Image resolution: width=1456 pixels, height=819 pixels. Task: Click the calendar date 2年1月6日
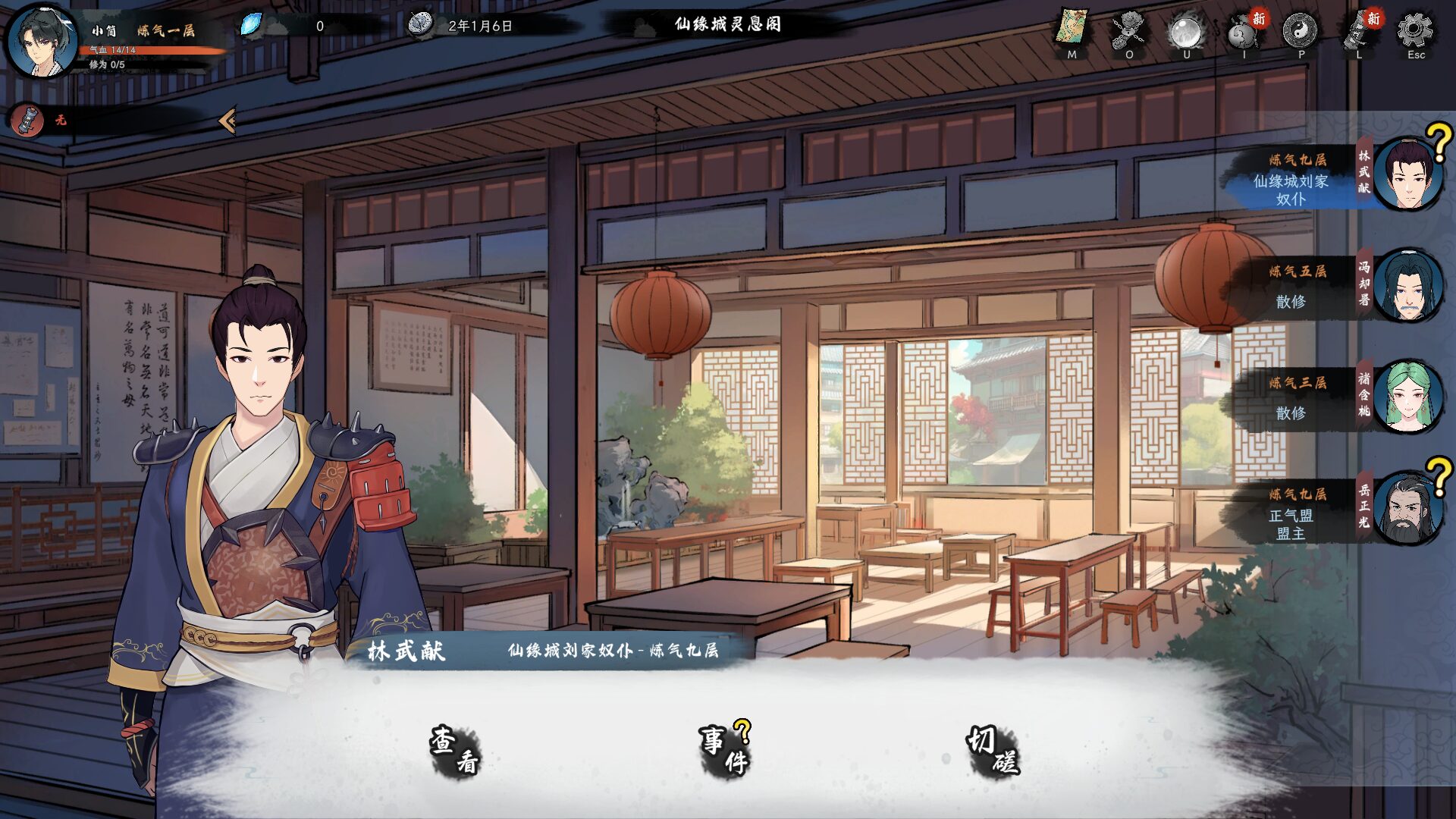tap(480, 26)
